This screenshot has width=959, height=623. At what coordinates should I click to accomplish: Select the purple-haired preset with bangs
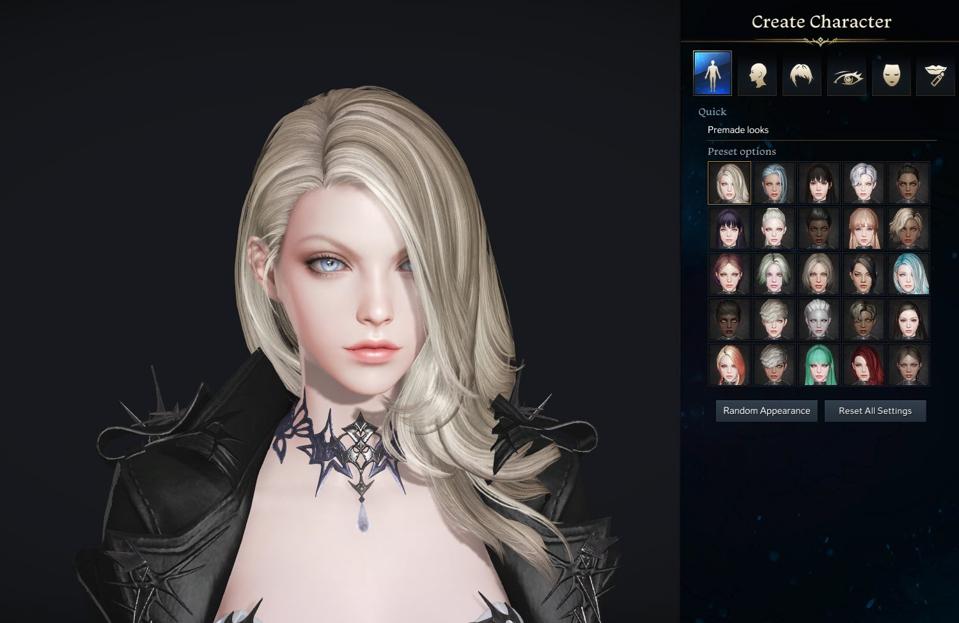click(729, 228)
